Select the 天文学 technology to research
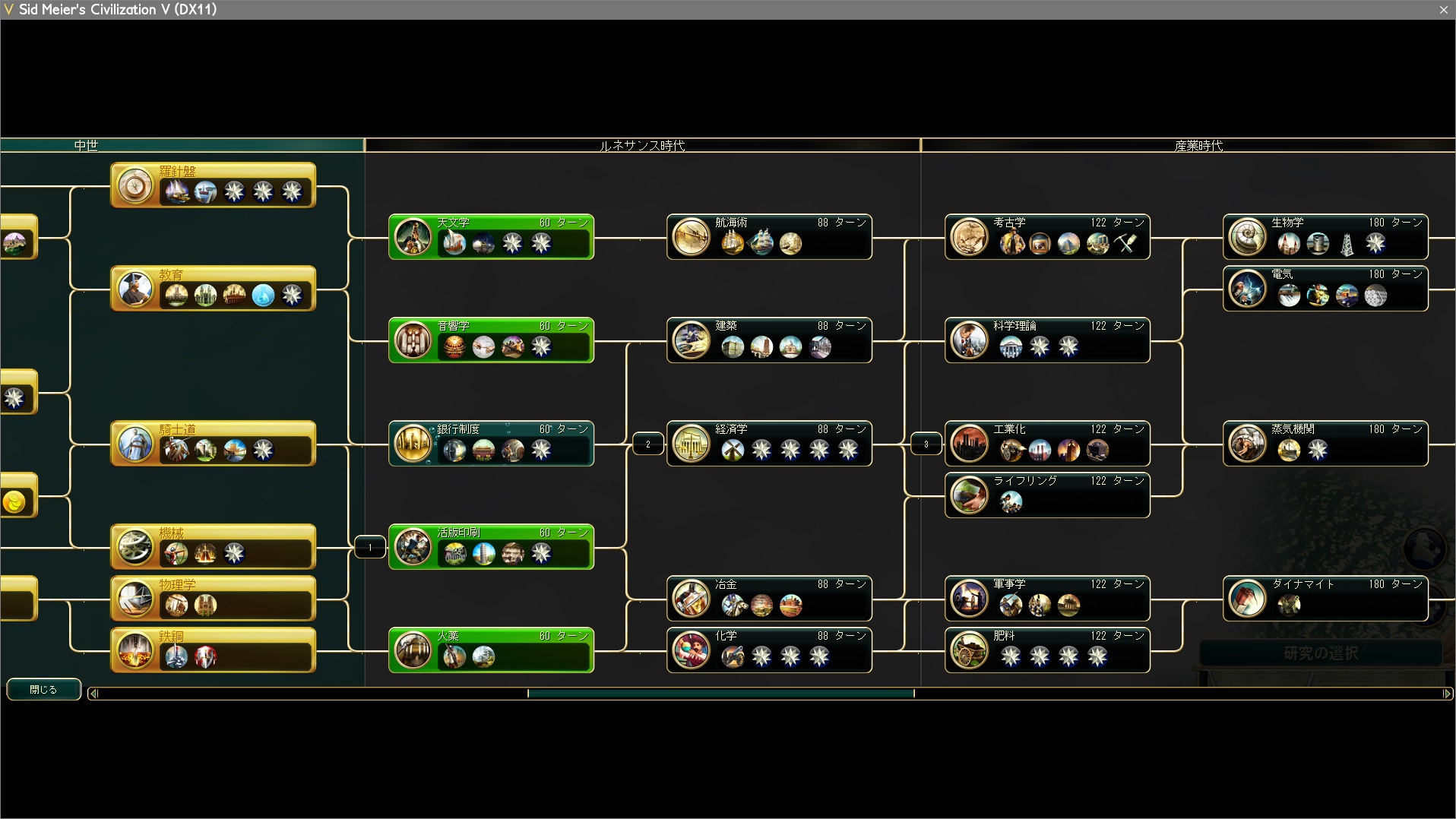 [x=491, y=237]
